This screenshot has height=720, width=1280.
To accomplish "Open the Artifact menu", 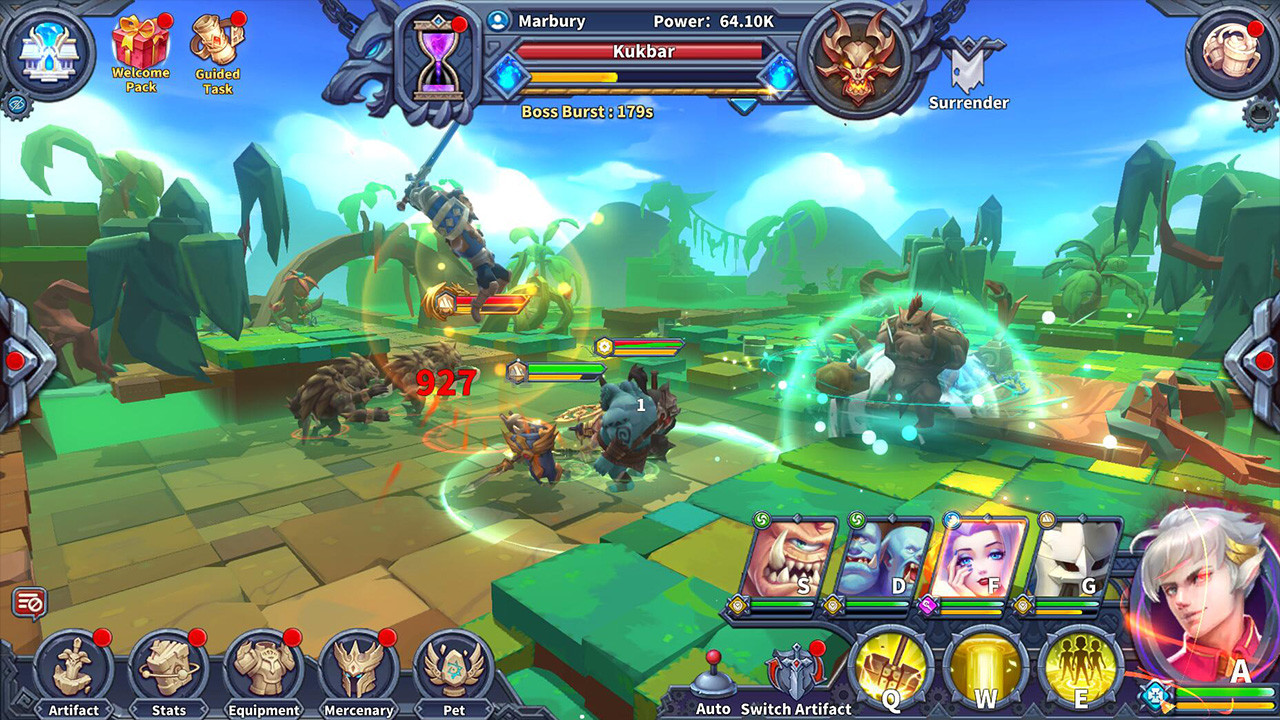I will [x=73, y=670].
